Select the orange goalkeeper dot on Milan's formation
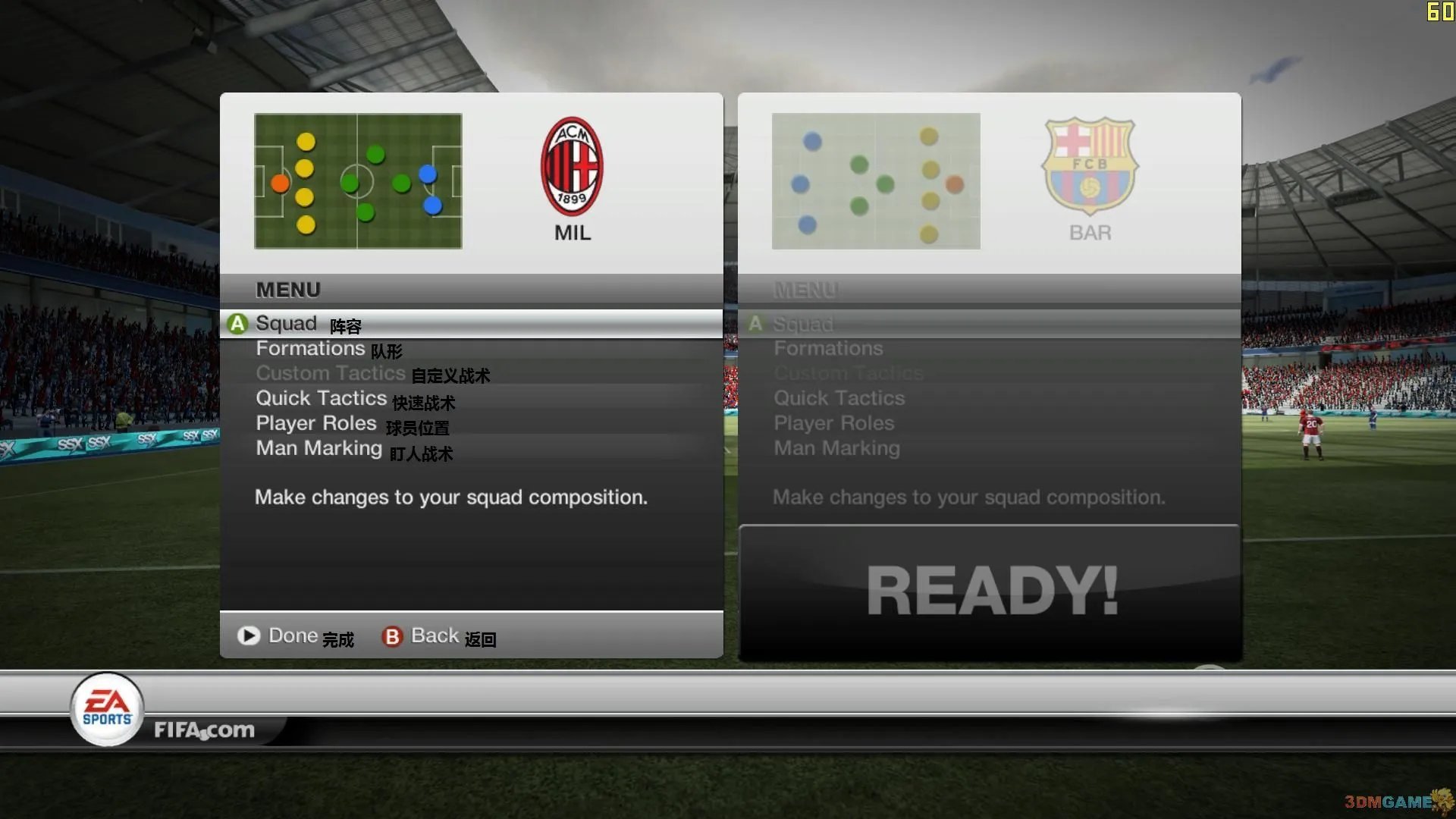Viewport: 1456px width, 819px height. pos(280,181)
